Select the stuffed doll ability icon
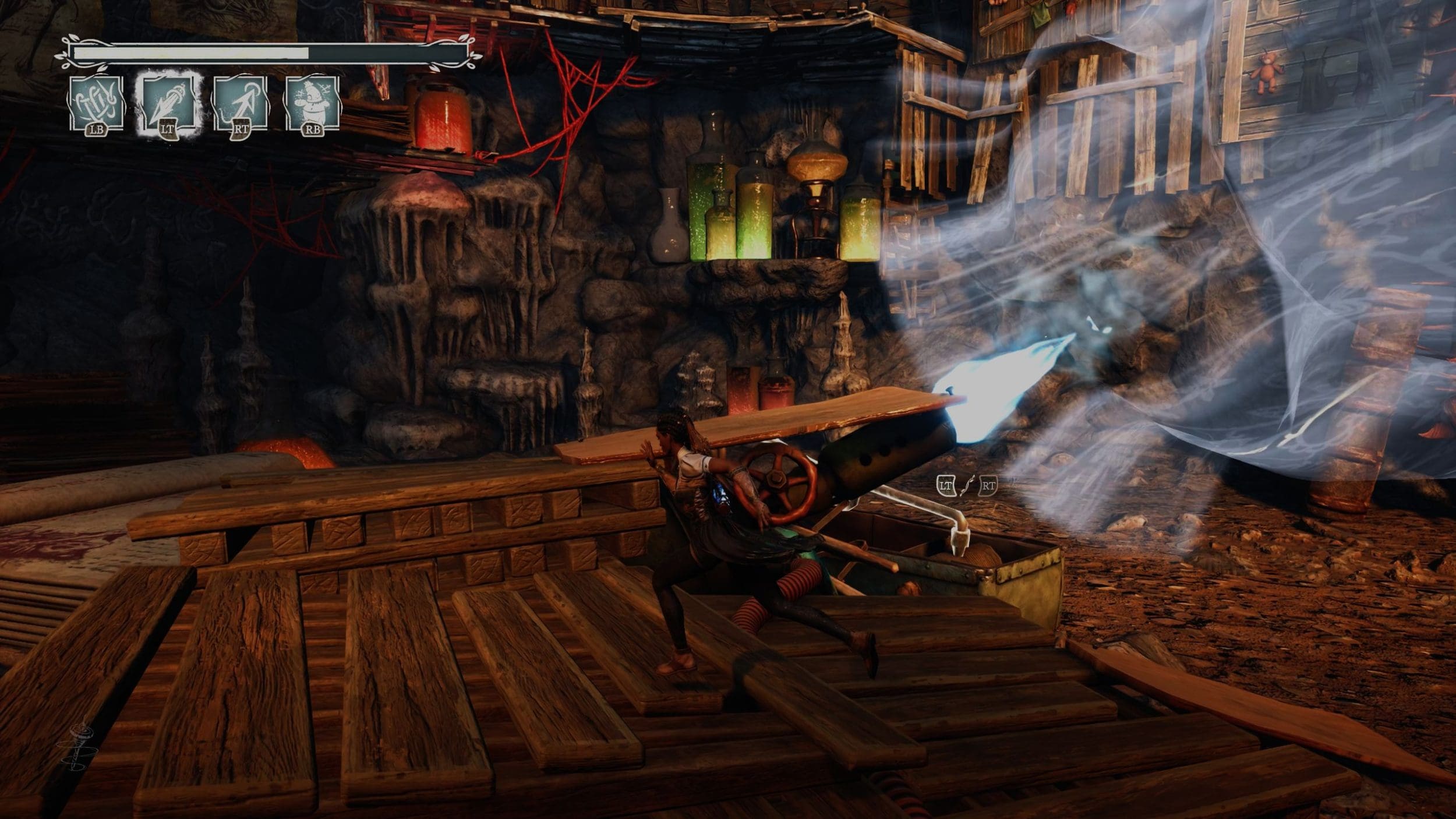The height and width of the screenshot is (819, 1456). click(312, 103)
